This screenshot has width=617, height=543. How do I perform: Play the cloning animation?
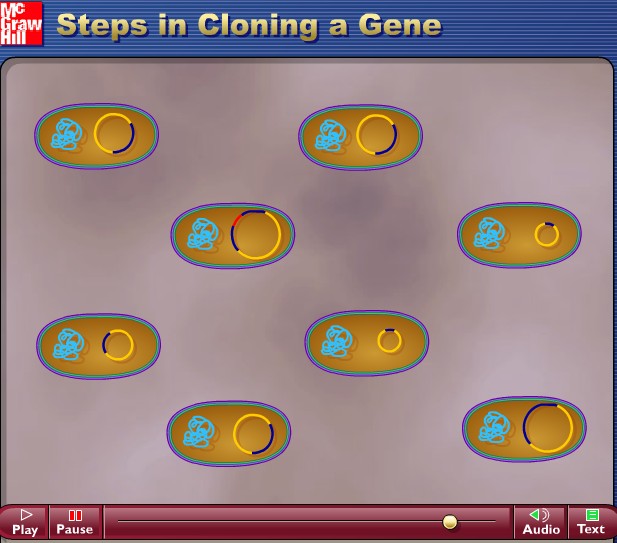click(x=25, y=522)
